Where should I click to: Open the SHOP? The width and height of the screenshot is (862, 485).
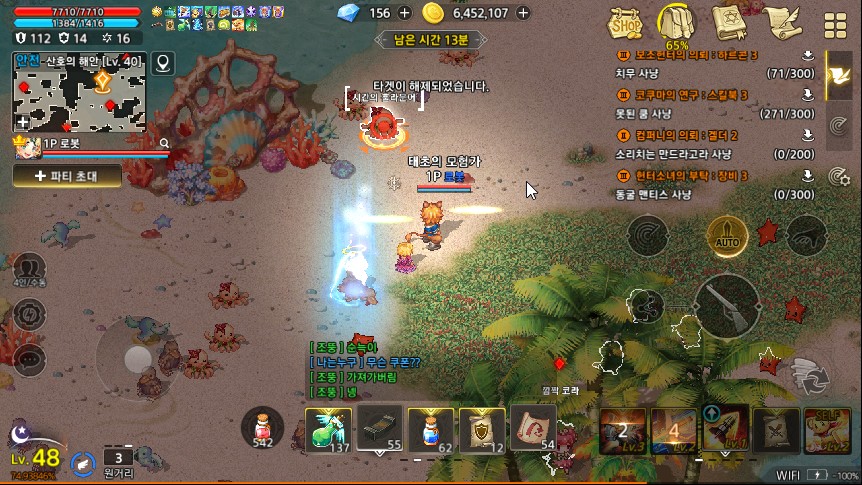coord(628,23)
